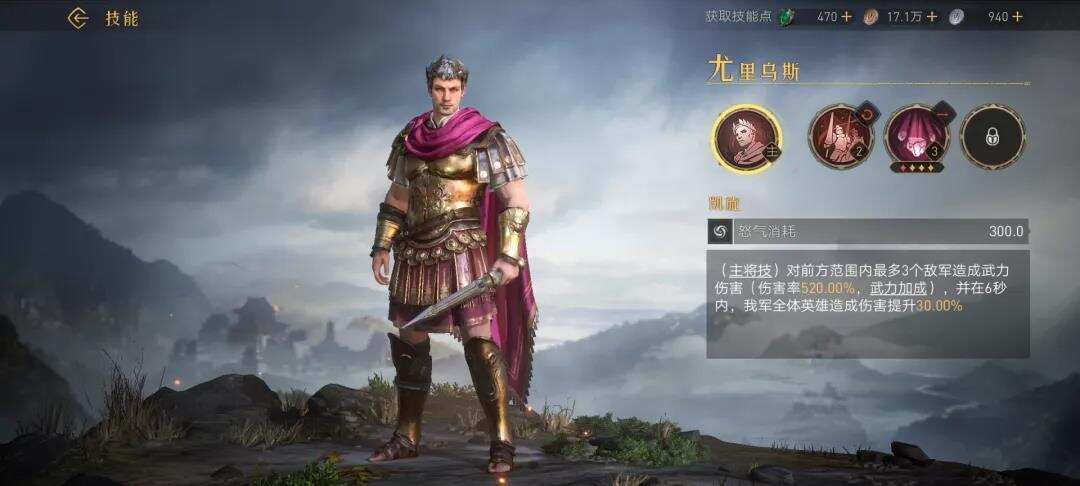This screenshot has width=1080, height=486.
Task: Add more bronze coin currency
Action: click(x=931, y=16)
